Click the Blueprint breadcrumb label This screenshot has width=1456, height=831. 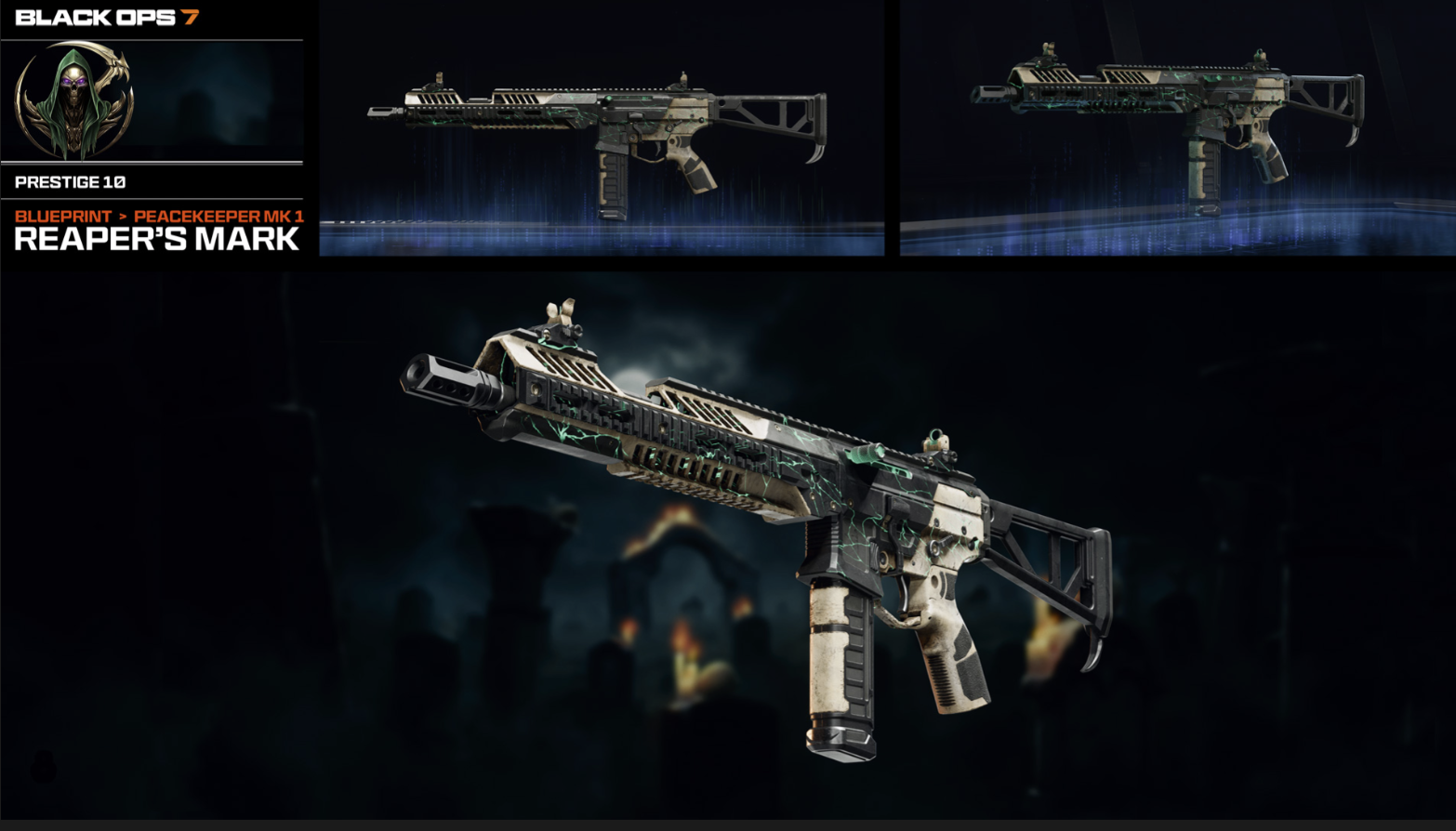63,216
